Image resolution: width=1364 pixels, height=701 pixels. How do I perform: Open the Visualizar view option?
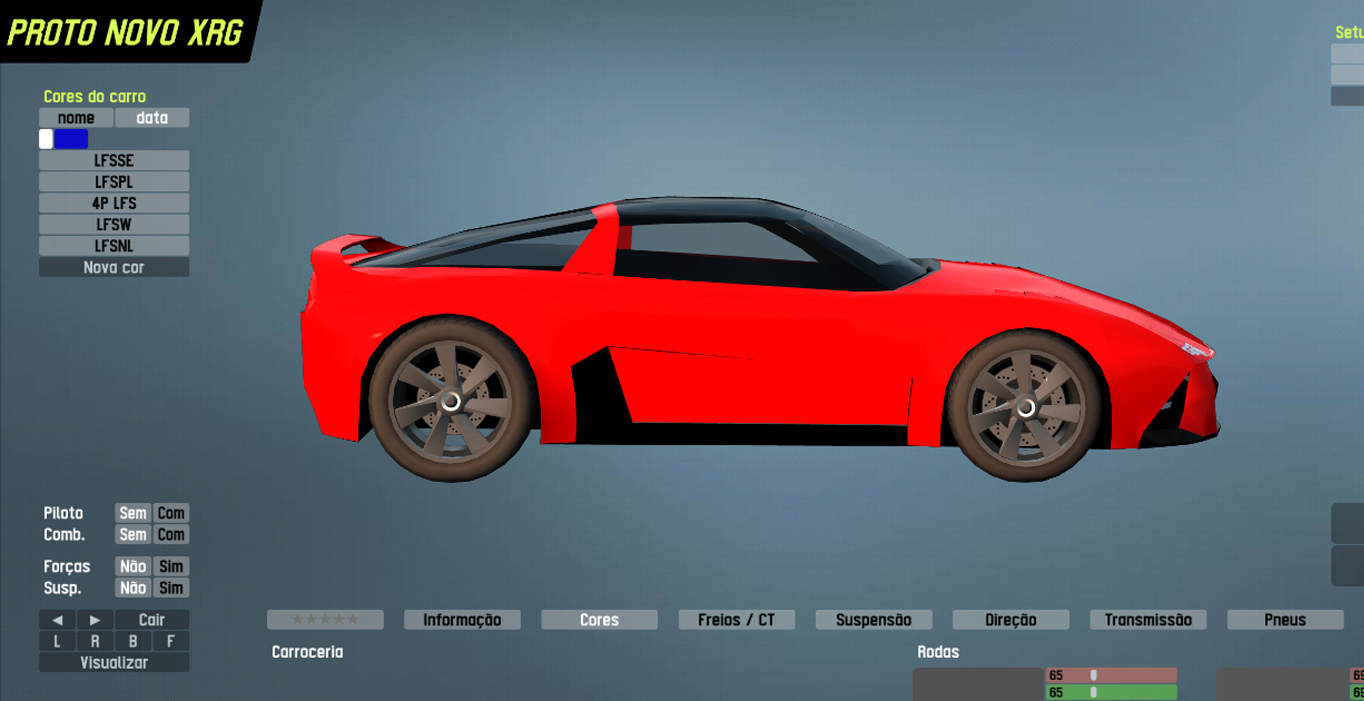point(114,662)
